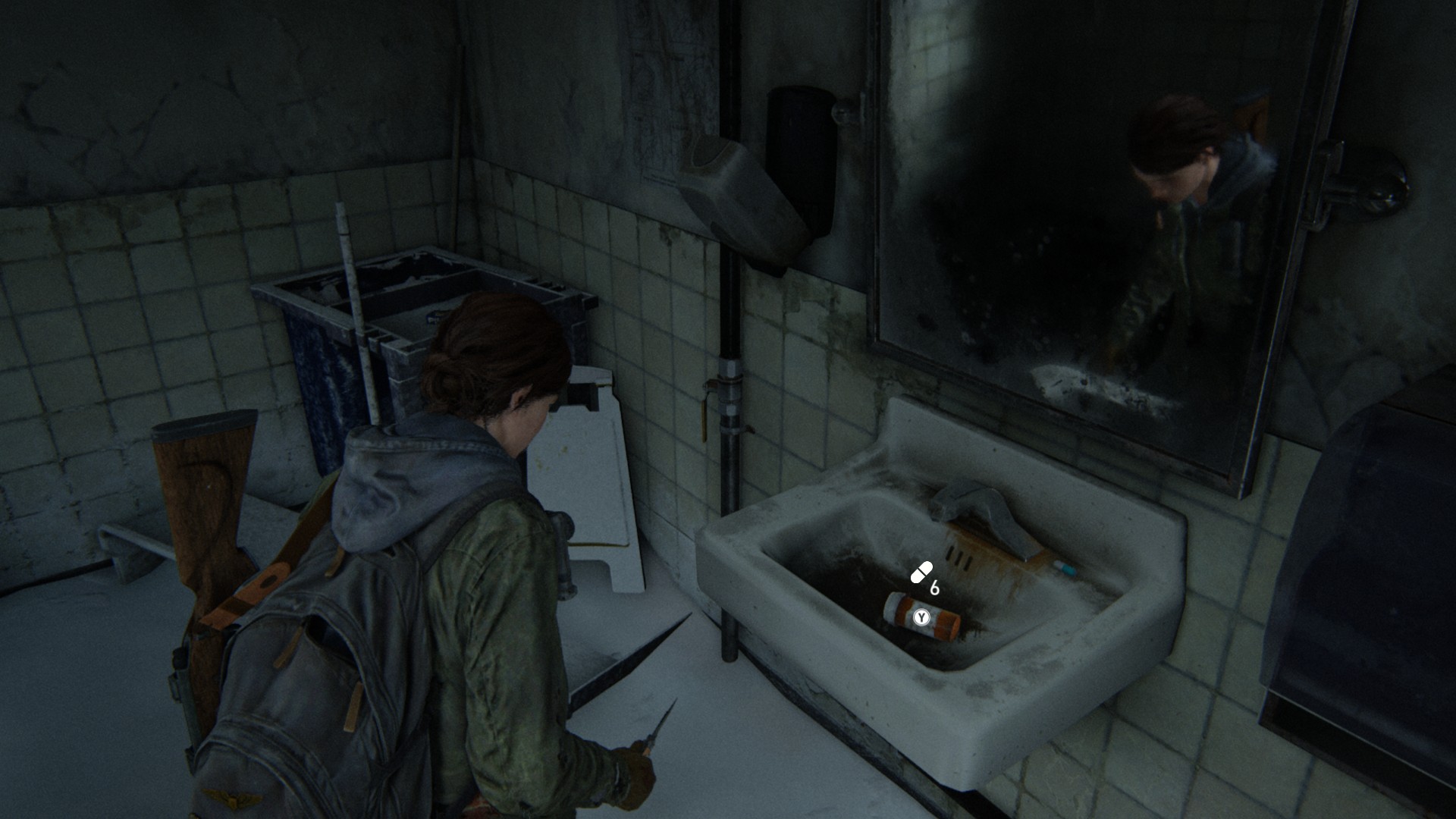Click the supplement pill pickup icon
The image size is (1456, 819).
click(x=921, y=573)
